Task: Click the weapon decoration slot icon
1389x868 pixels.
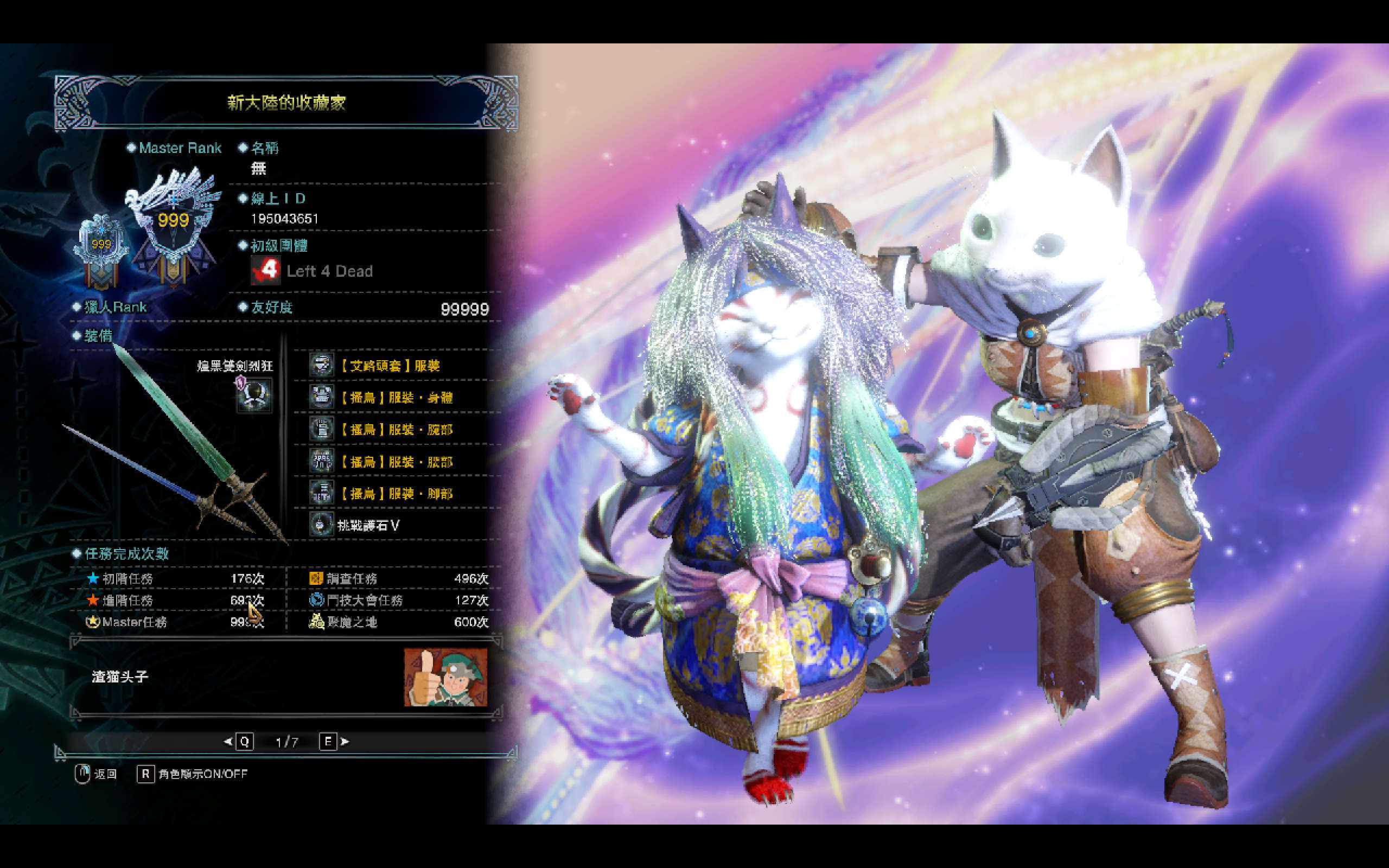Action: coord(254,394)
